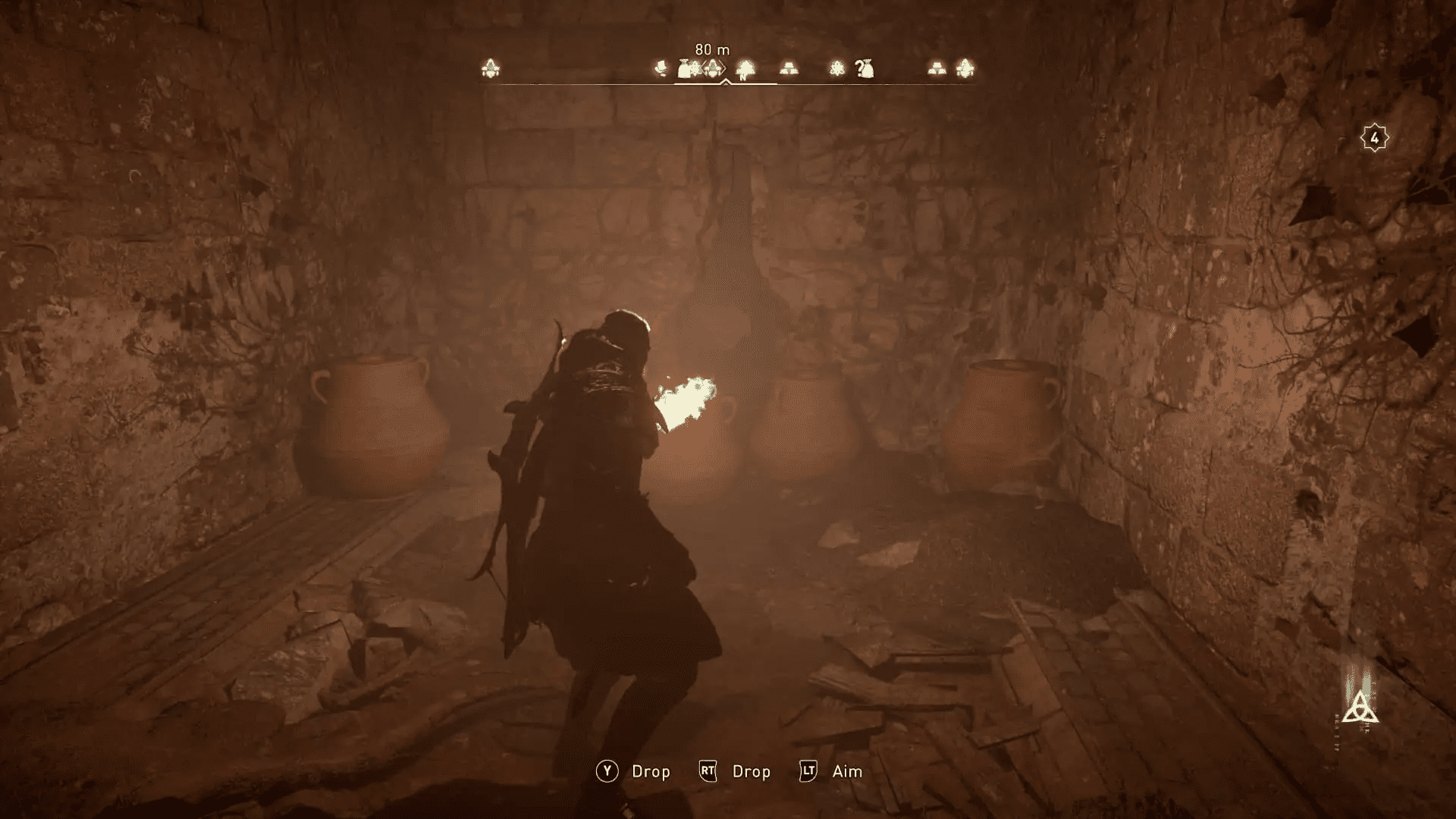The height and width of the screenshot is (819, 1456).
Task: Select the quest objective diamond marker on compass
Action: [714, 68]
